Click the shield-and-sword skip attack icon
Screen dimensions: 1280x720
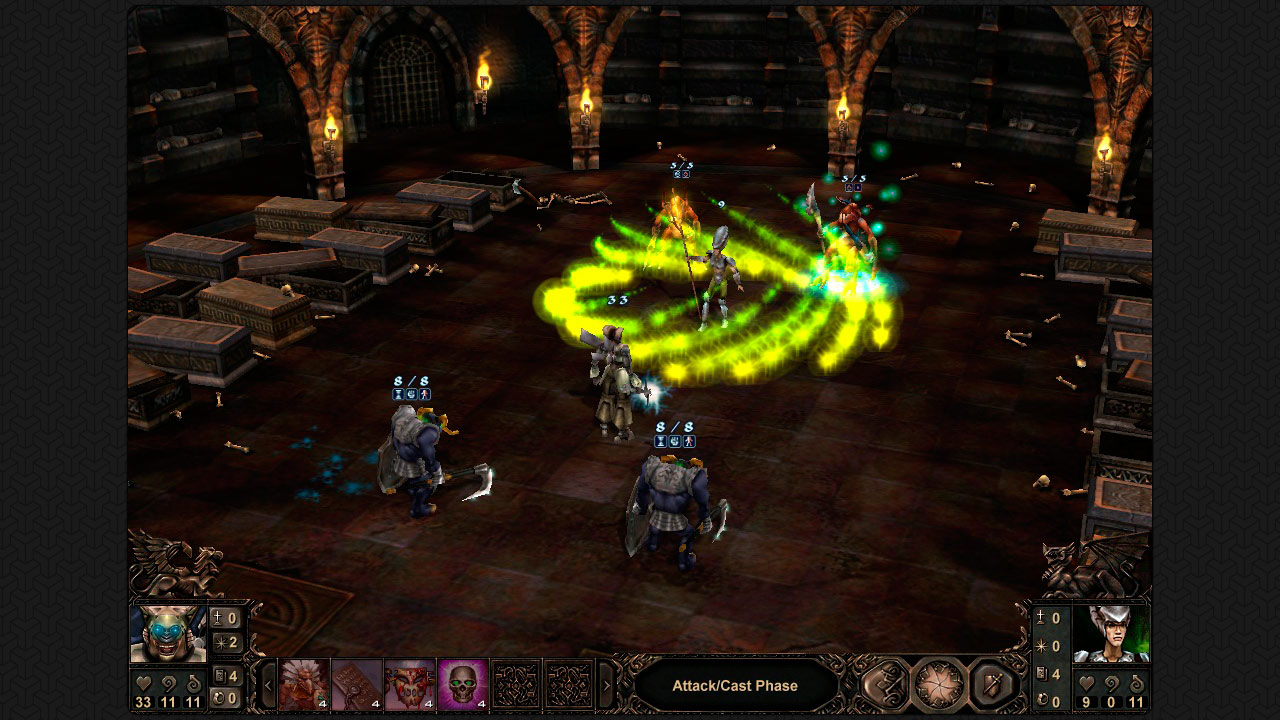tap(990, 685)
